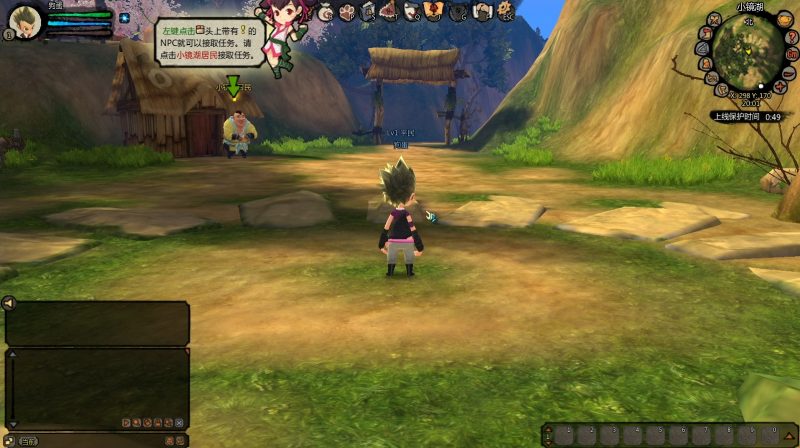Open the bag from the money pouch icon
Screen dimensions: 800x448
pos(326,12)
